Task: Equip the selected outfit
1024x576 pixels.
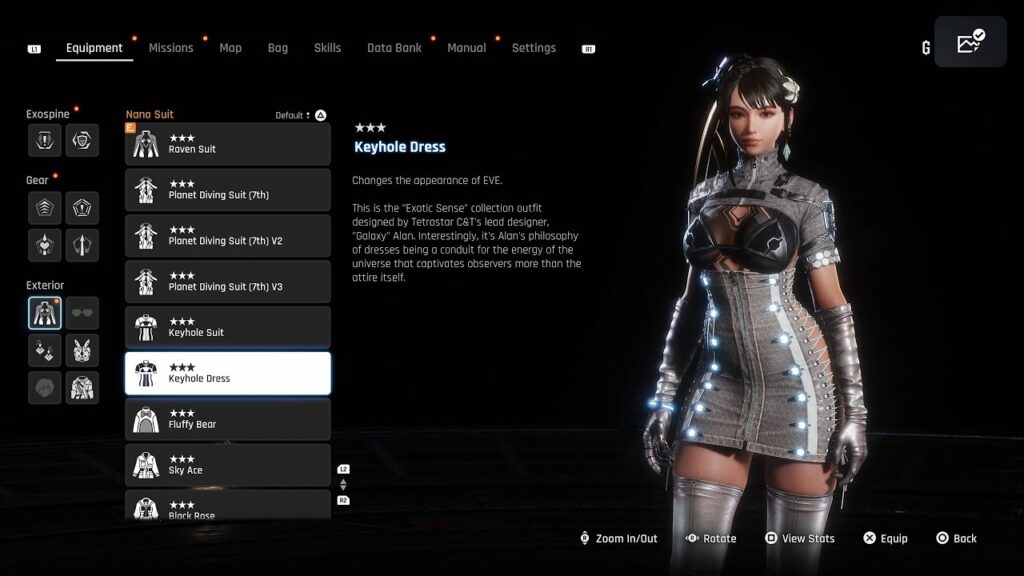Action: pos(885,538)
